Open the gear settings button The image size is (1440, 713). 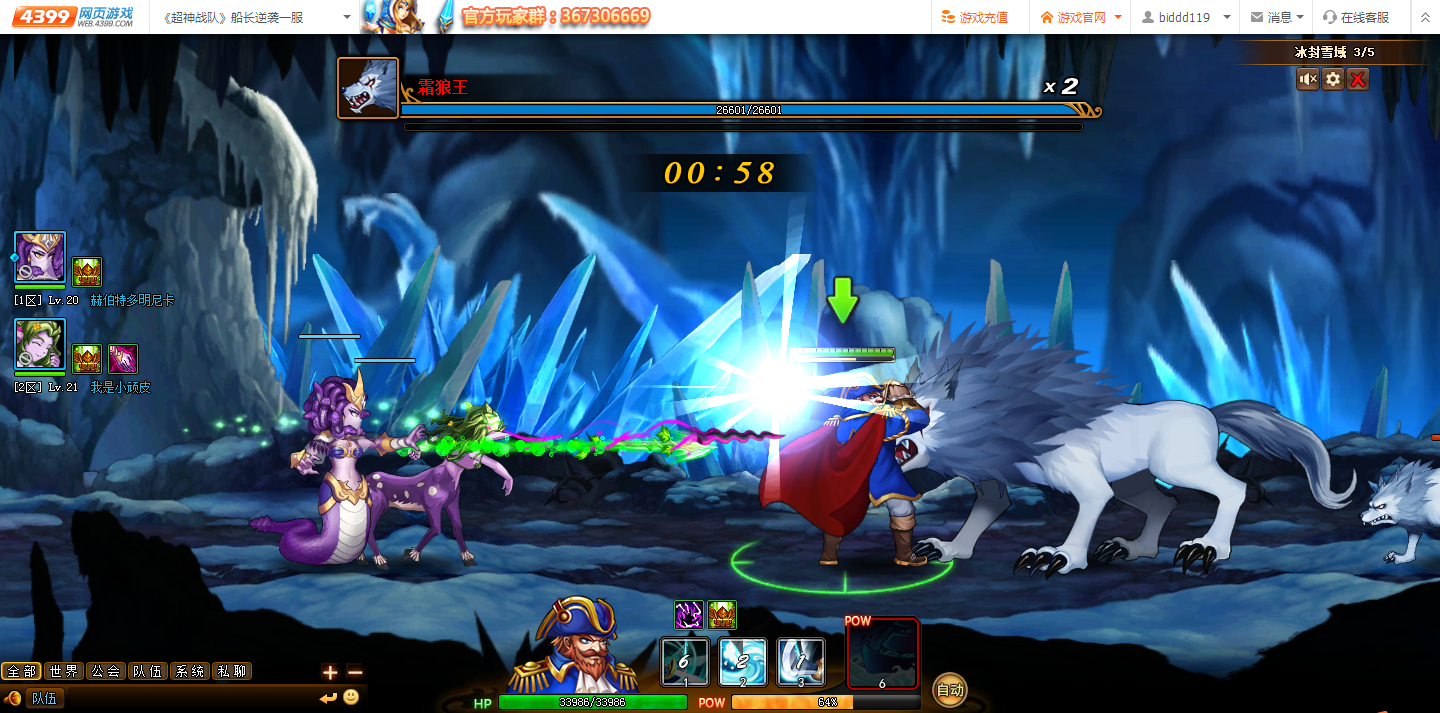pos(1333,79)
